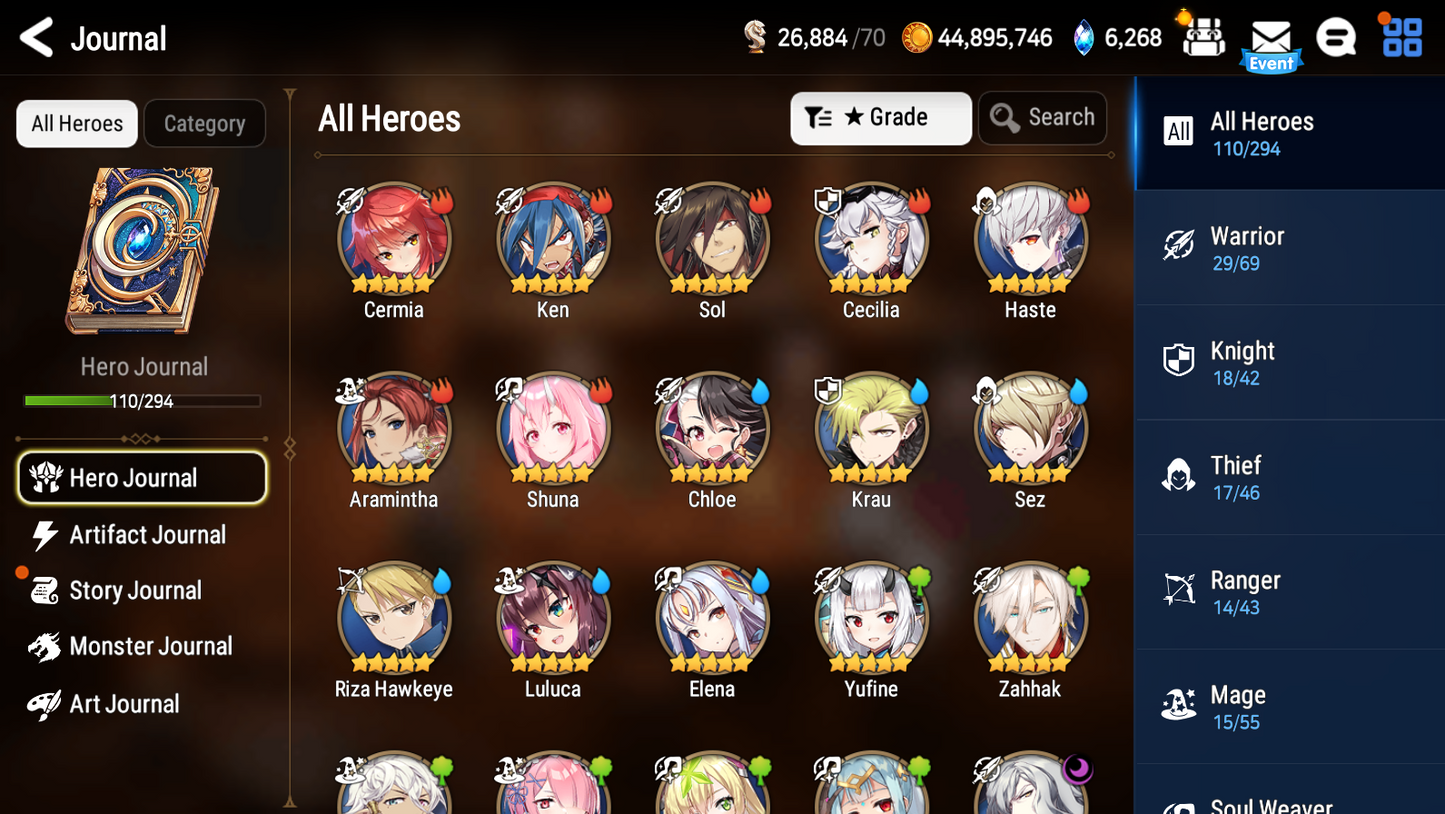This screenshot has width=1445, height=814.
Task: Filter heroes by the Knight class
Action: click(1289, 362)
